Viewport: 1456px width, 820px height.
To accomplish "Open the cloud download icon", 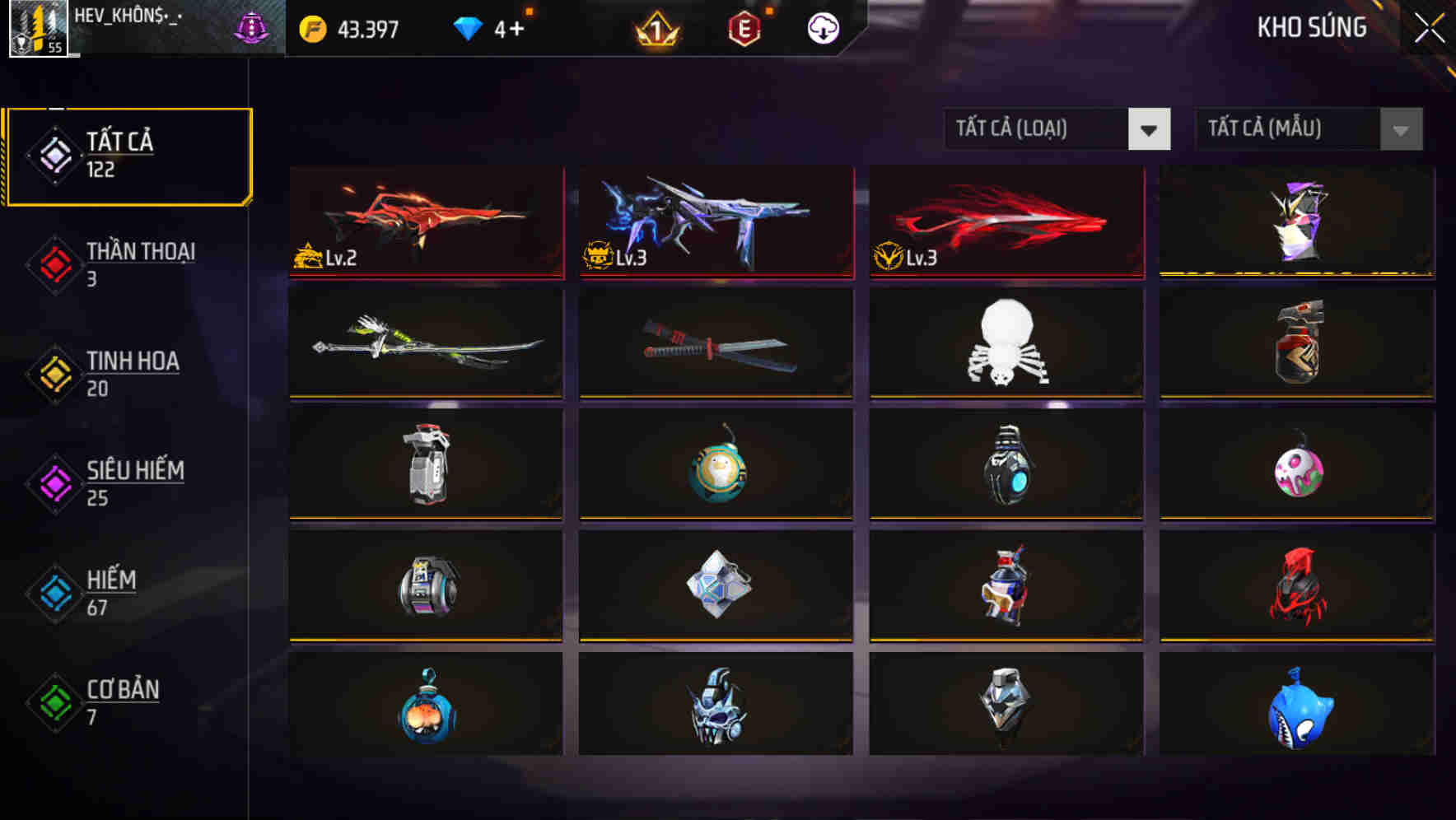I will pos(822,28).
